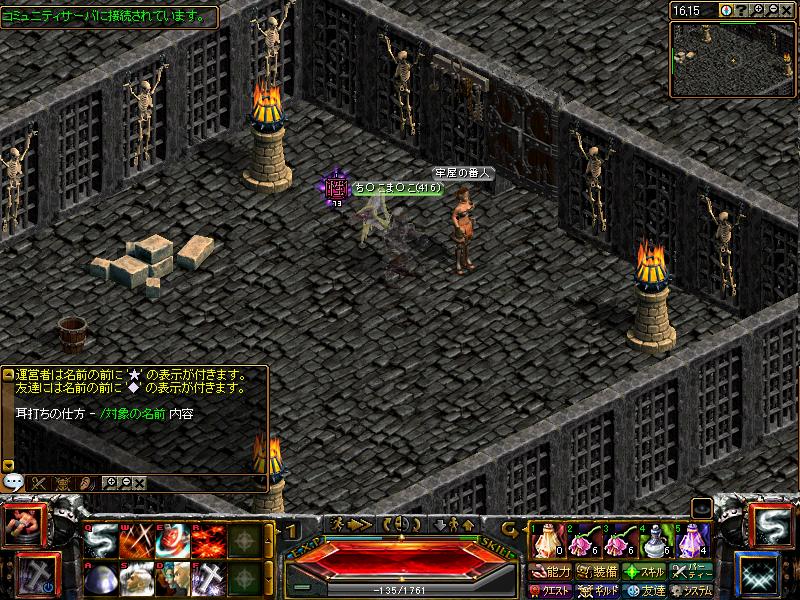Zoom in the chat with the plus magnifier
Image resolution: width=800 pixels, height=600 pixels.
pos(110,483)
